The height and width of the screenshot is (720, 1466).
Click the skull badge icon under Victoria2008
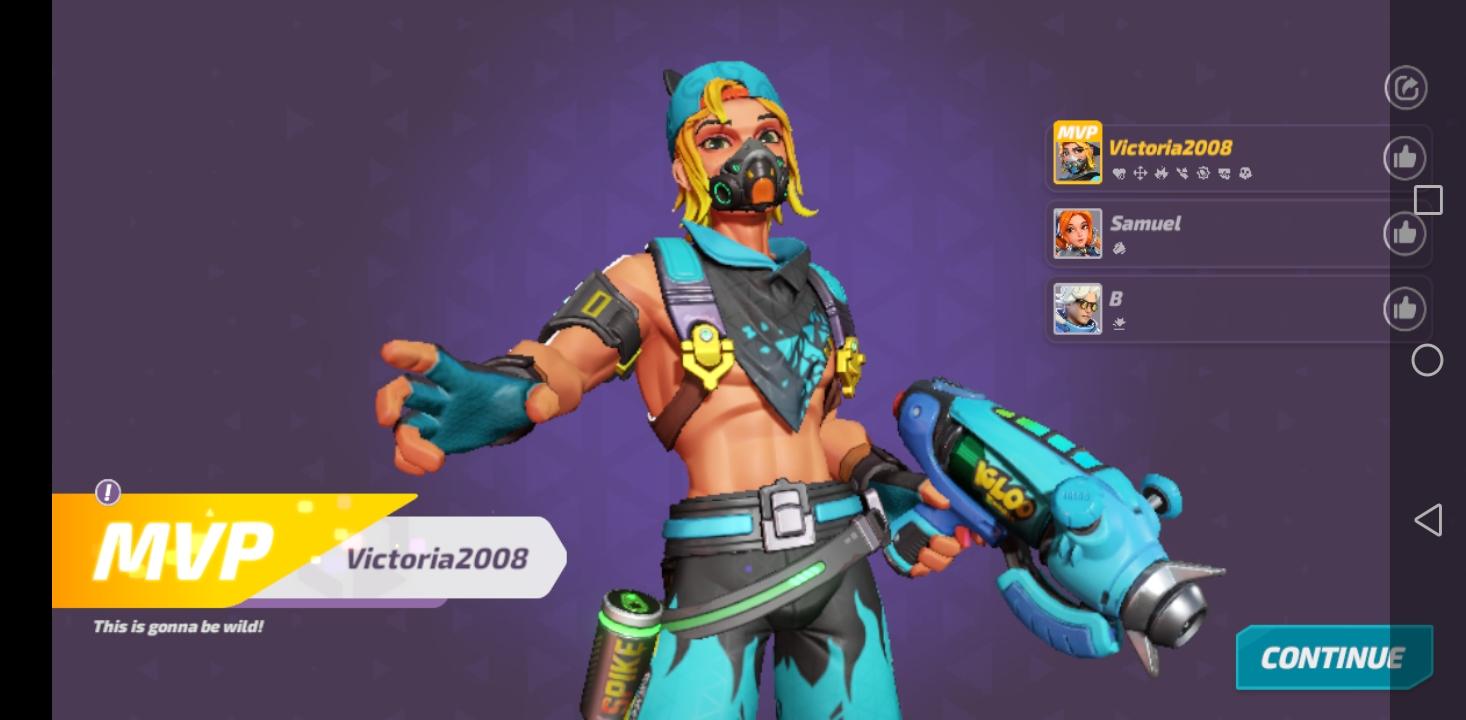coord(1244,172)
